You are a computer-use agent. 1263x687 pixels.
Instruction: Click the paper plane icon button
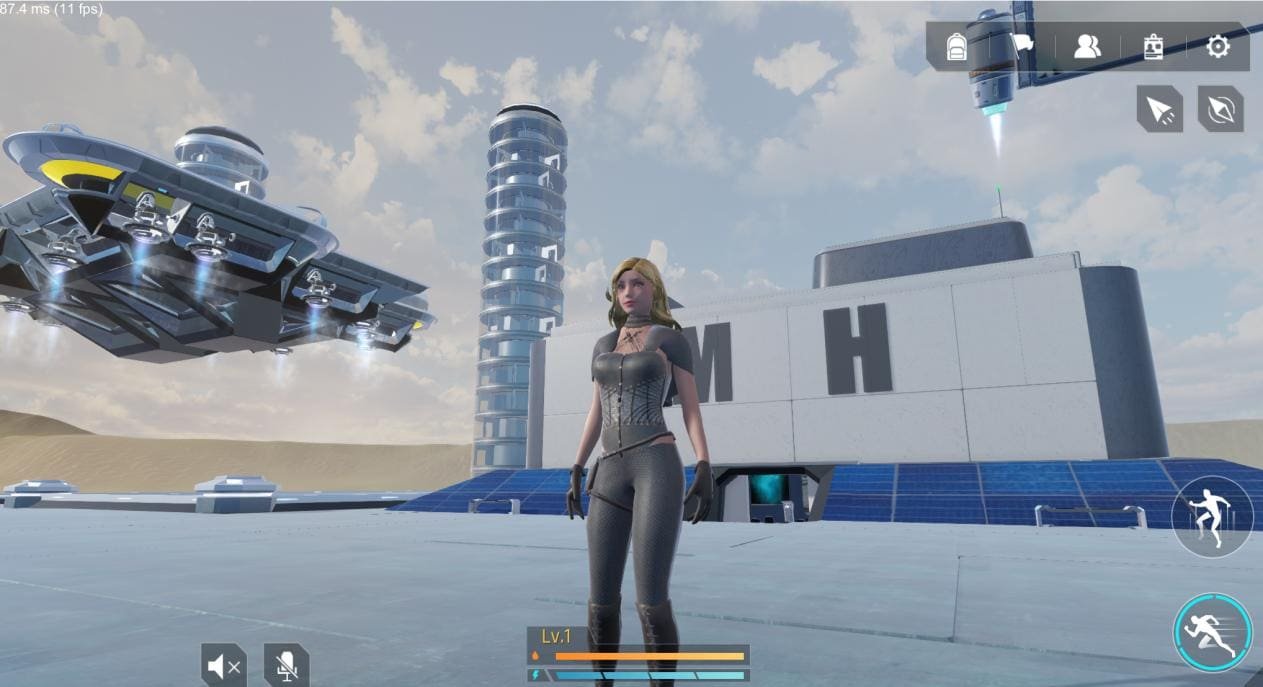pos(1160,109)
